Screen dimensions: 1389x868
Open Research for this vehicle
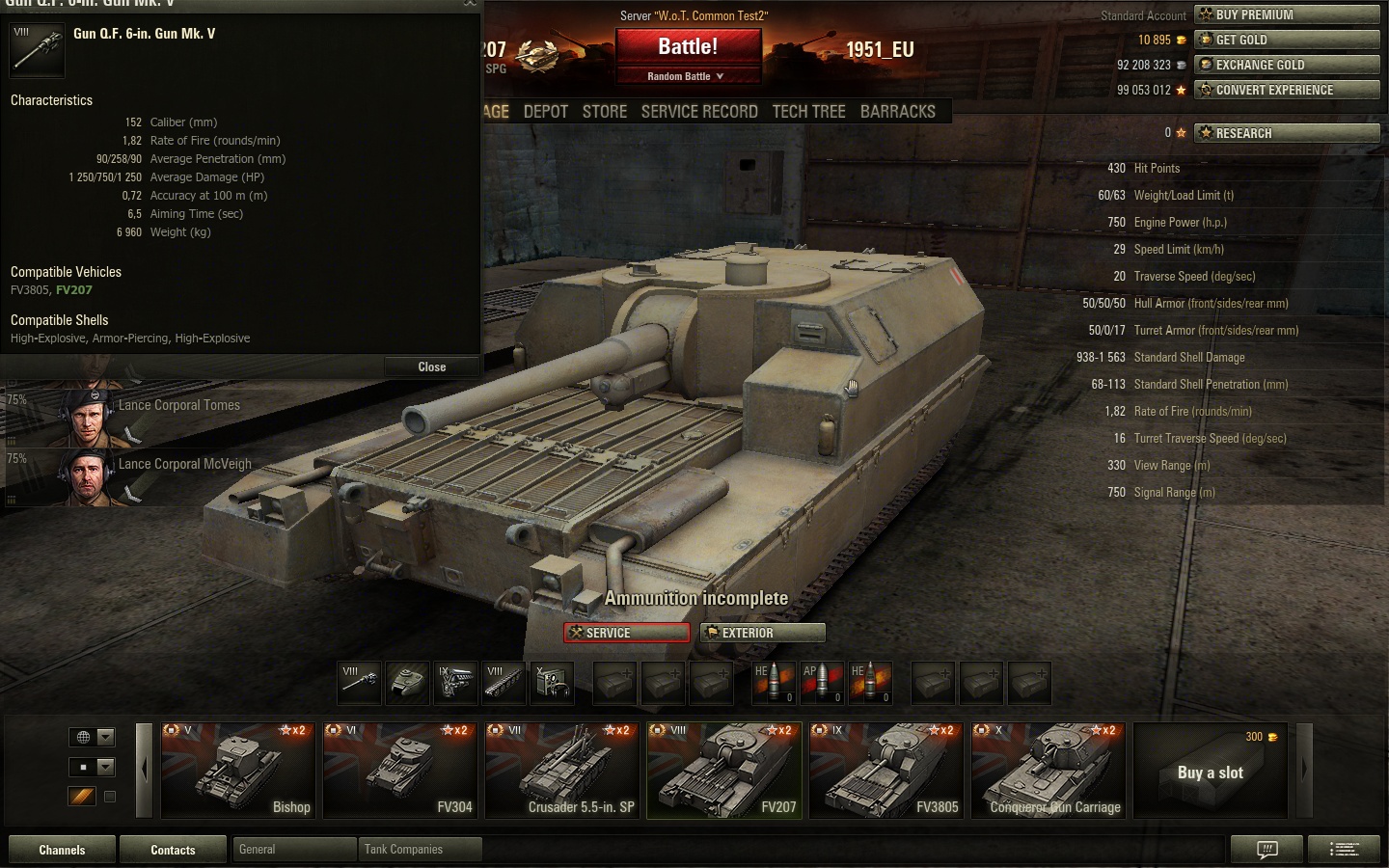pos(1287,133)
